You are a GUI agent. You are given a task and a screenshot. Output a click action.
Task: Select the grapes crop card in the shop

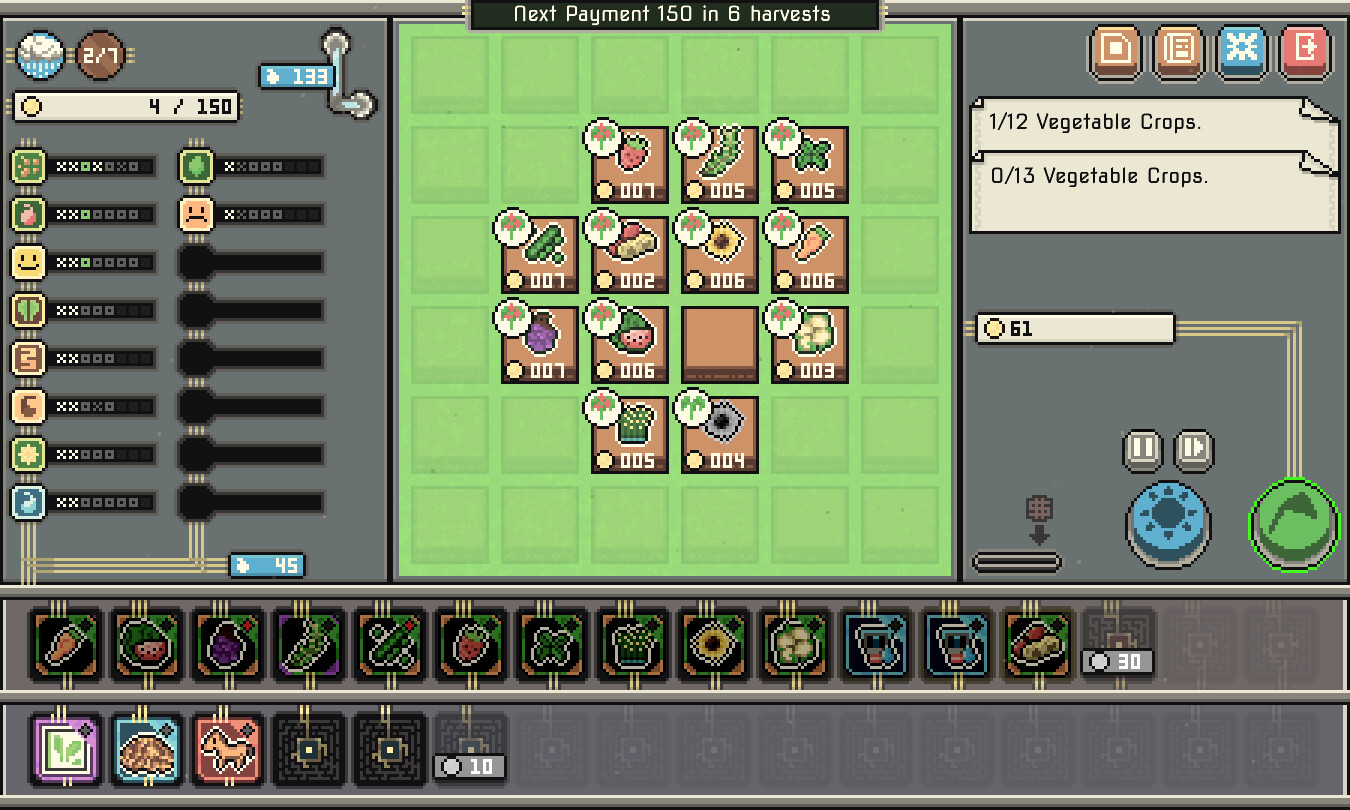tap(228, 647)
